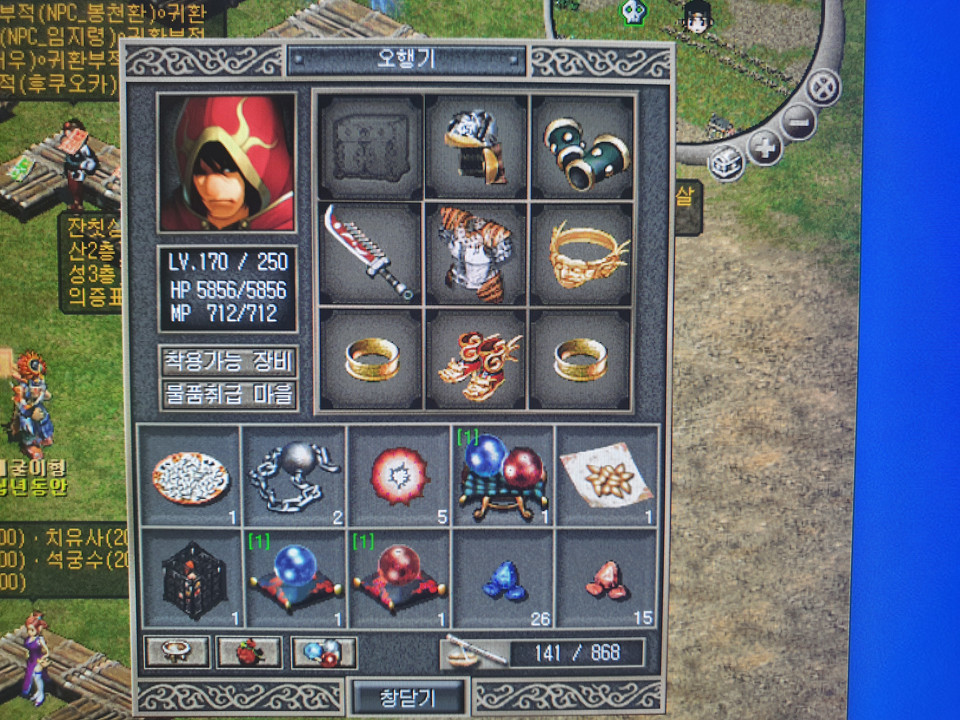Pick the single red orb on pedestal
The image size is (960, 720).
pos(398,577)
